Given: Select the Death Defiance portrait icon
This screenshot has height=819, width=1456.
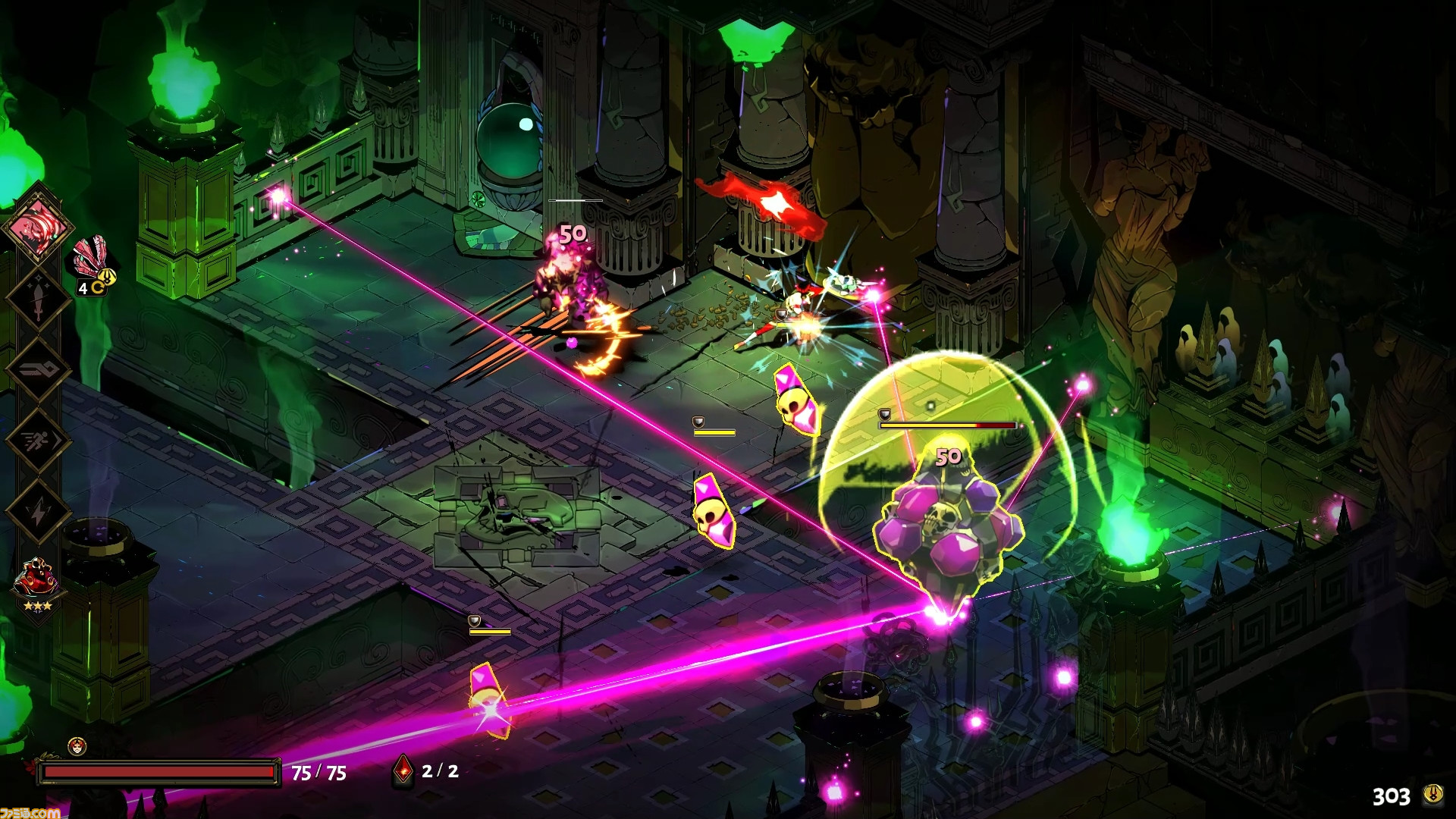Looking at the screenshot, I should [77, 746].
